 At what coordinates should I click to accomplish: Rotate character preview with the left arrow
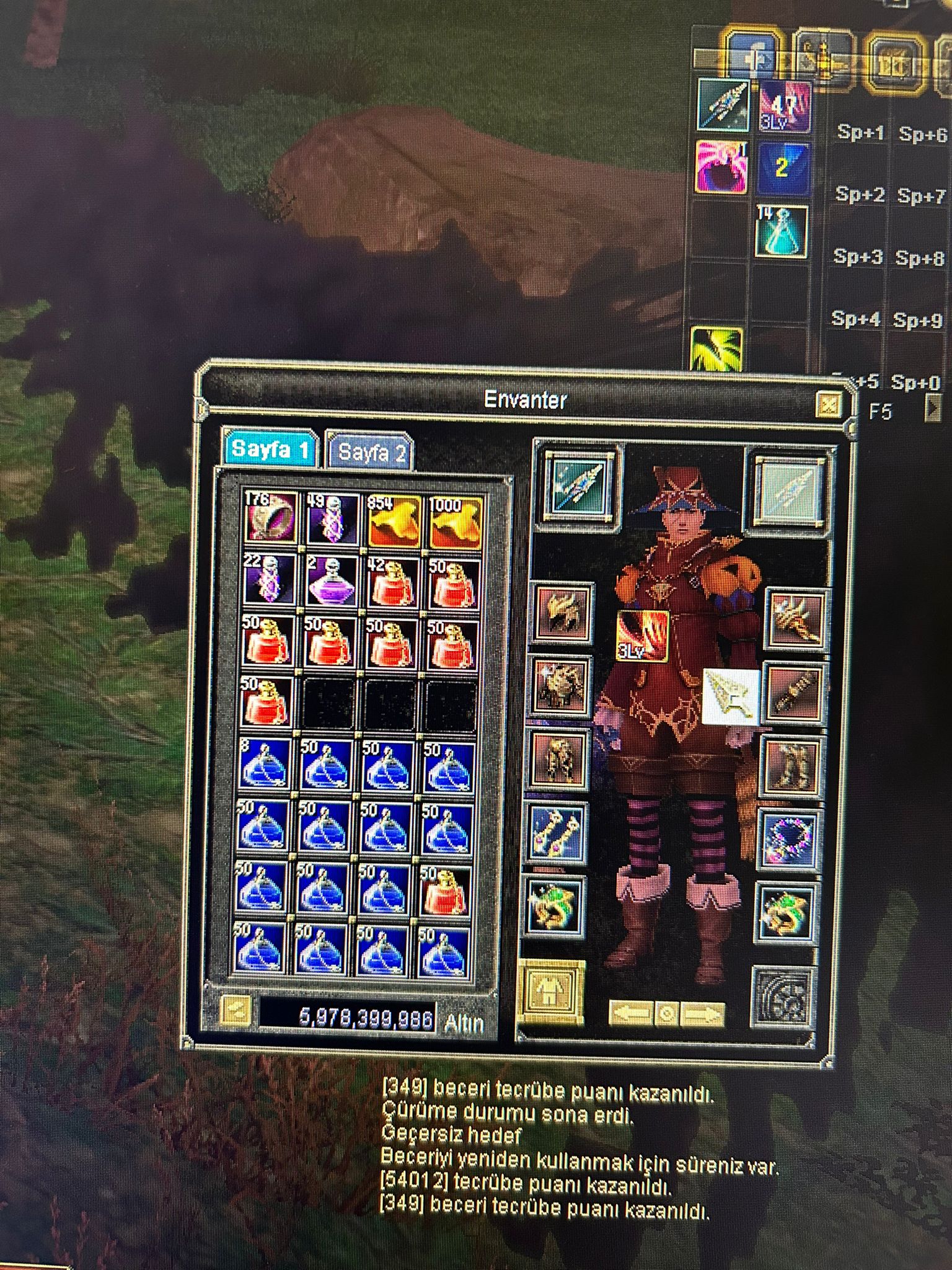pos(631,1014)
